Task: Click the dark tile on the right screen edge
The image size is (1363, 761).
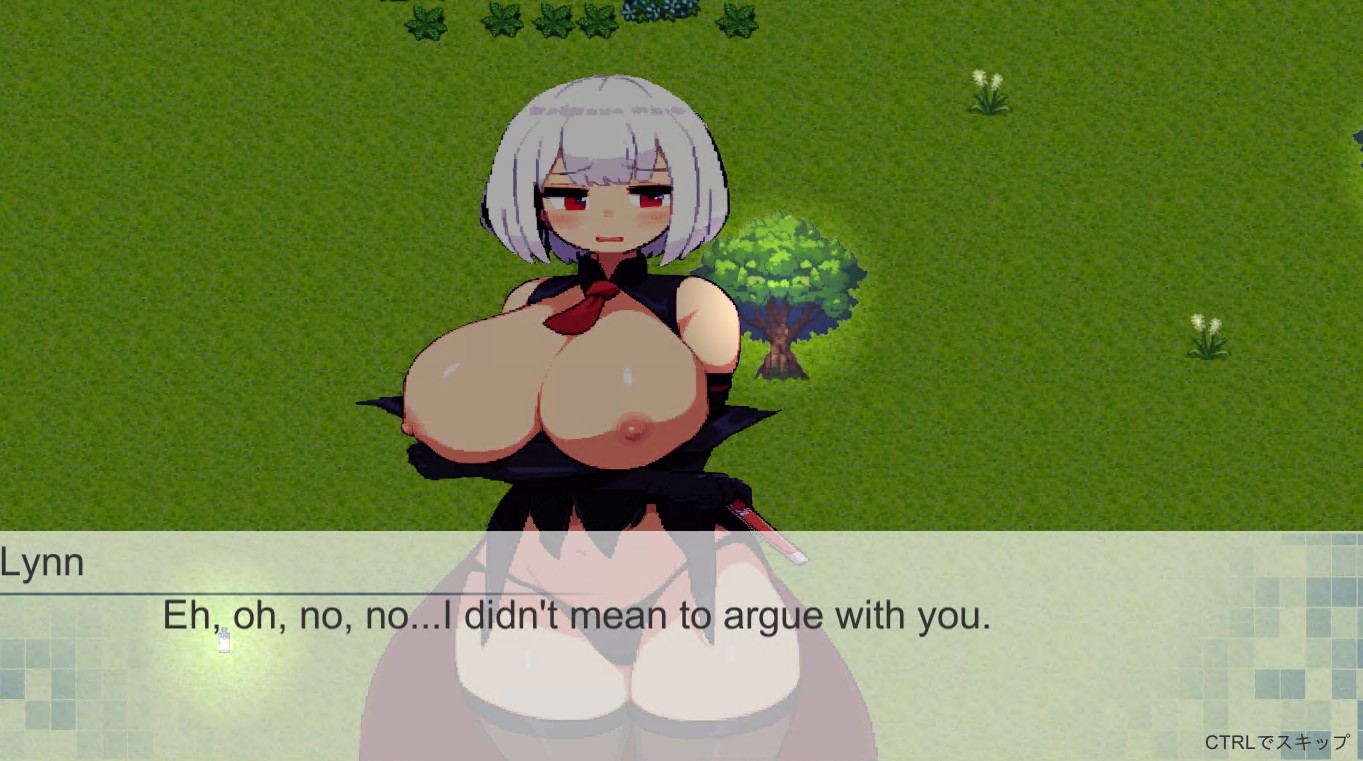Action: click(1356, 140)
